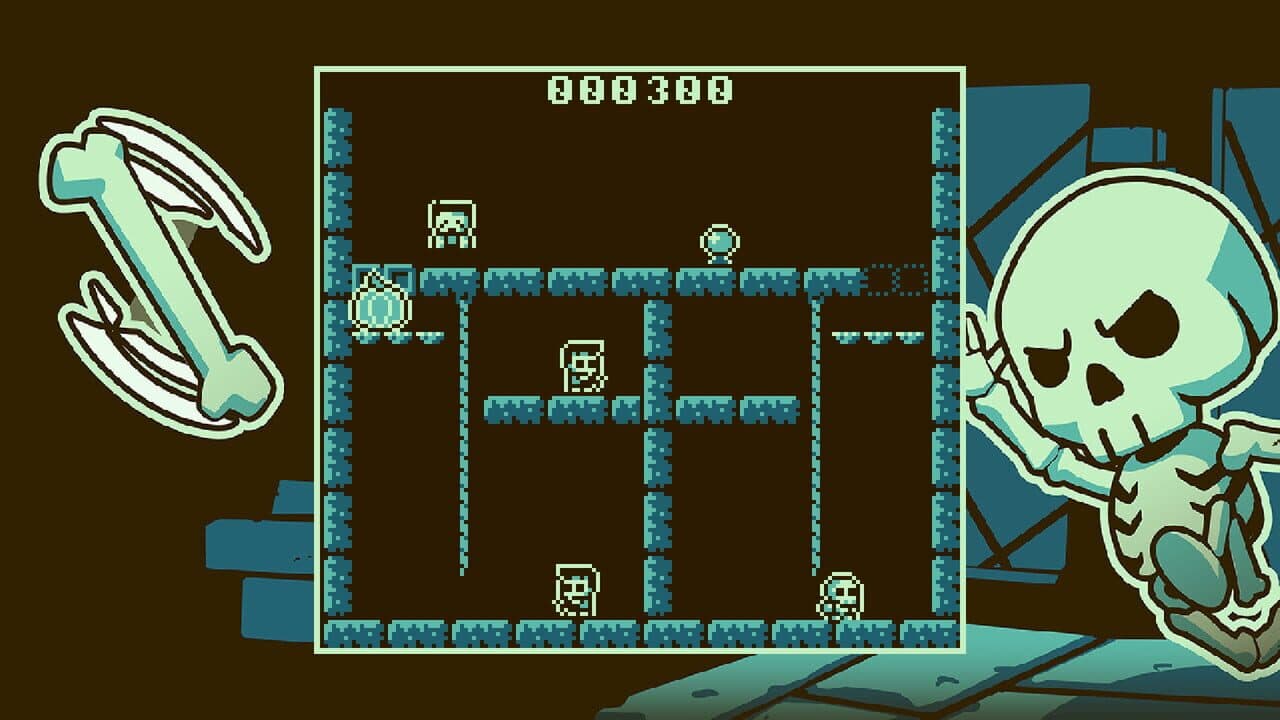
Task: Click the small skull enemy near bottom right
Action: (x=838, y=594)
